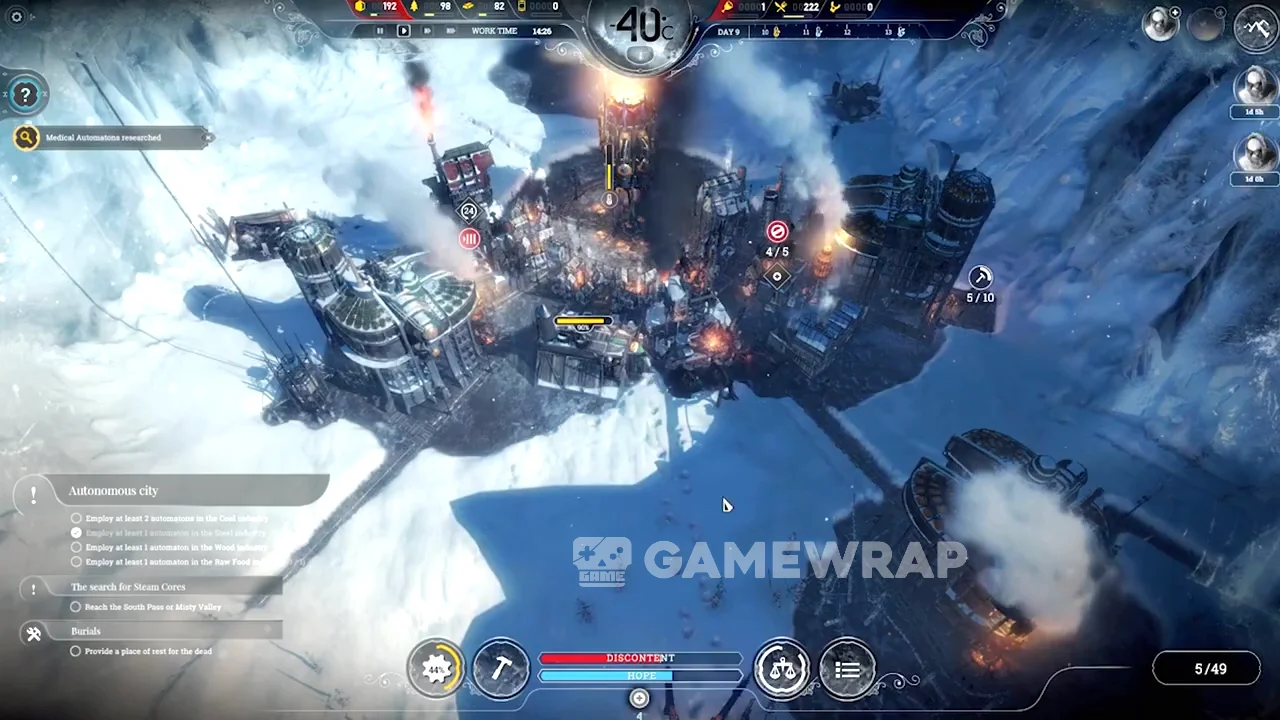Screen dimensions: 1280x720
Task: Switch to fastest game speed
Action: pyautogui.click(x=450, y=31)
